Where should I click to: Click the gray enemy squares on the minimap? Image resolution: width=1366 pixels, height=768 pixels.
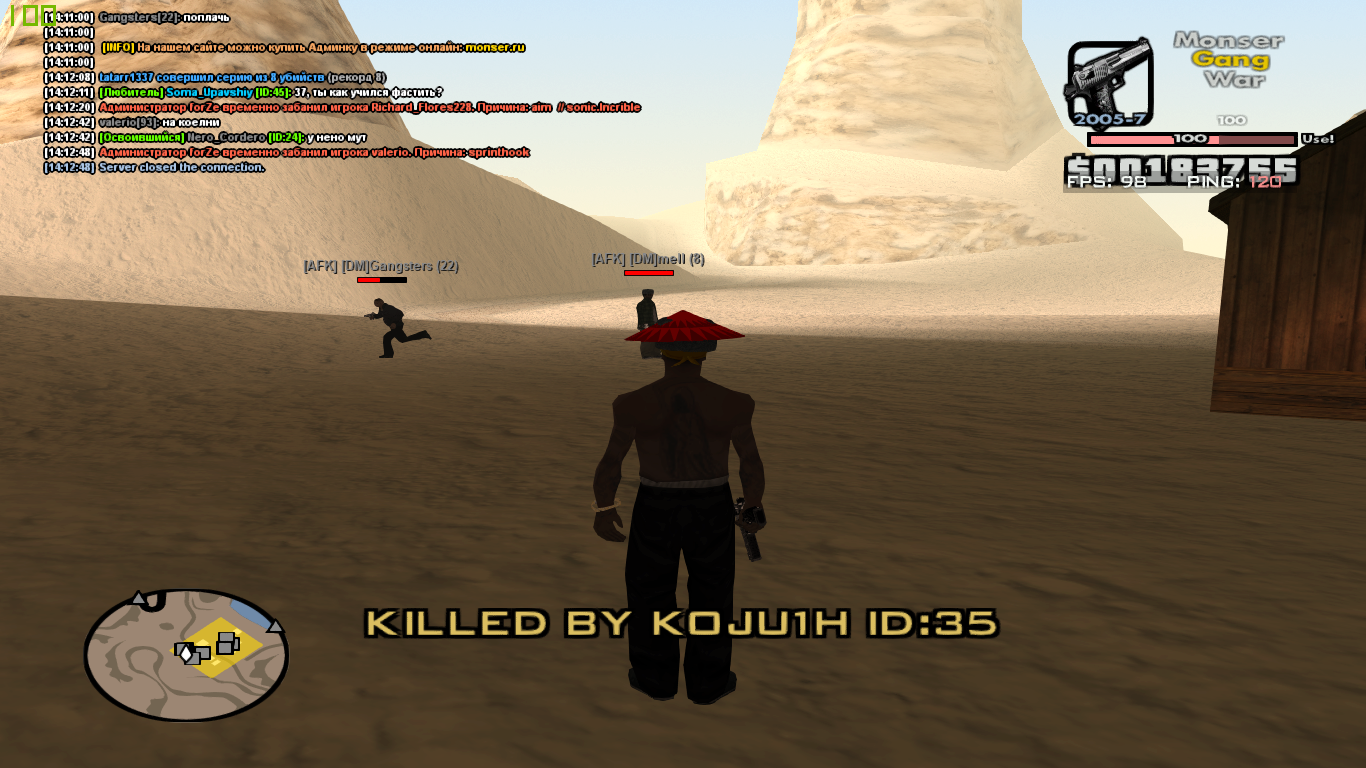pos(226,644)
